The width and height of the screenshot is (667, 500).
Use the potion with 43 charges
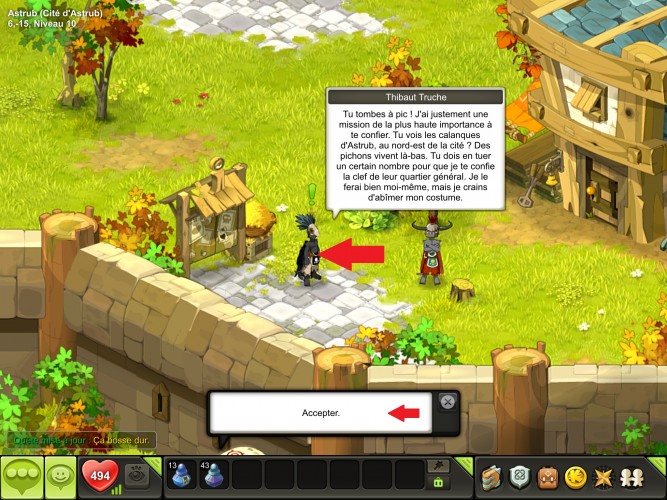[x=214, y=475]
